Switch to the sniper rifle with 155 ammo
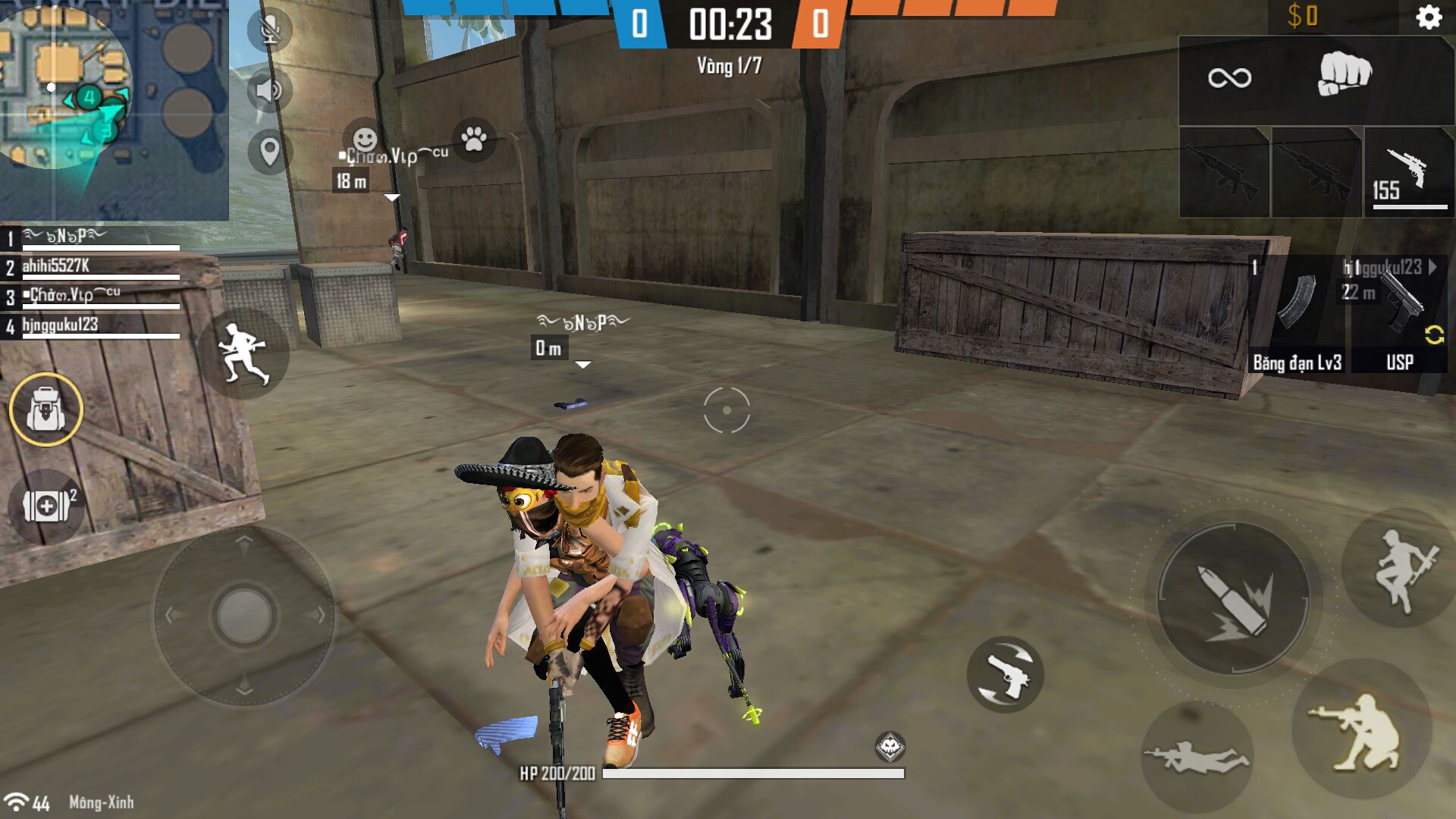This screenshot has height=819, width=1456. click(1409, 173)
